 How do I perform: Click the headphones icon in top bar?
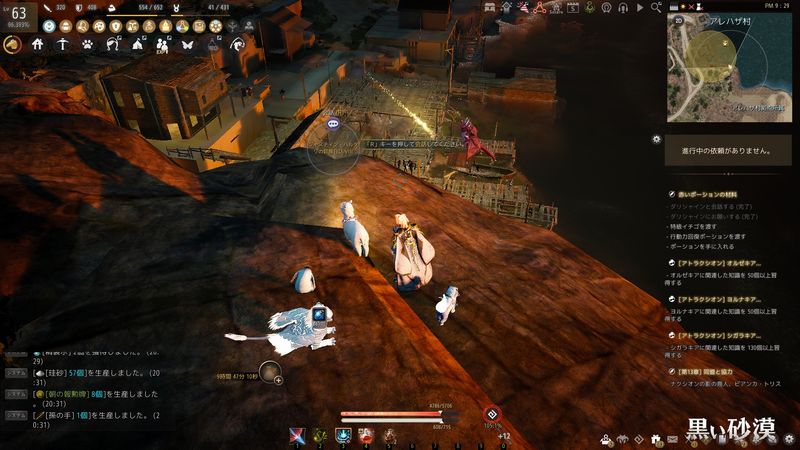(x=622, y=6)
